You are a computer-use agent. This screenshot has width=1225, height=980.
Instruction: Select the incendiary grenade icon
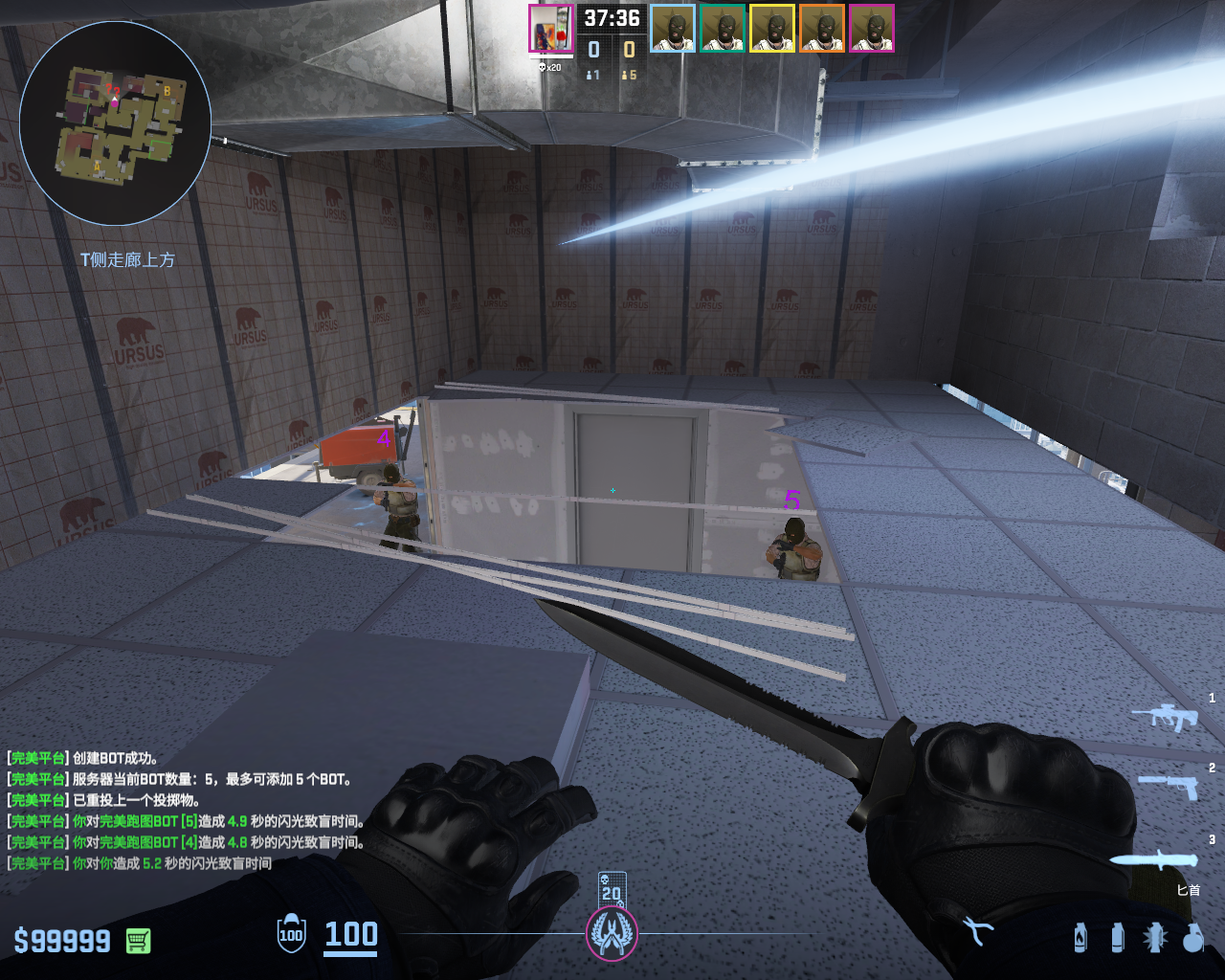(x=1080, y=937)
